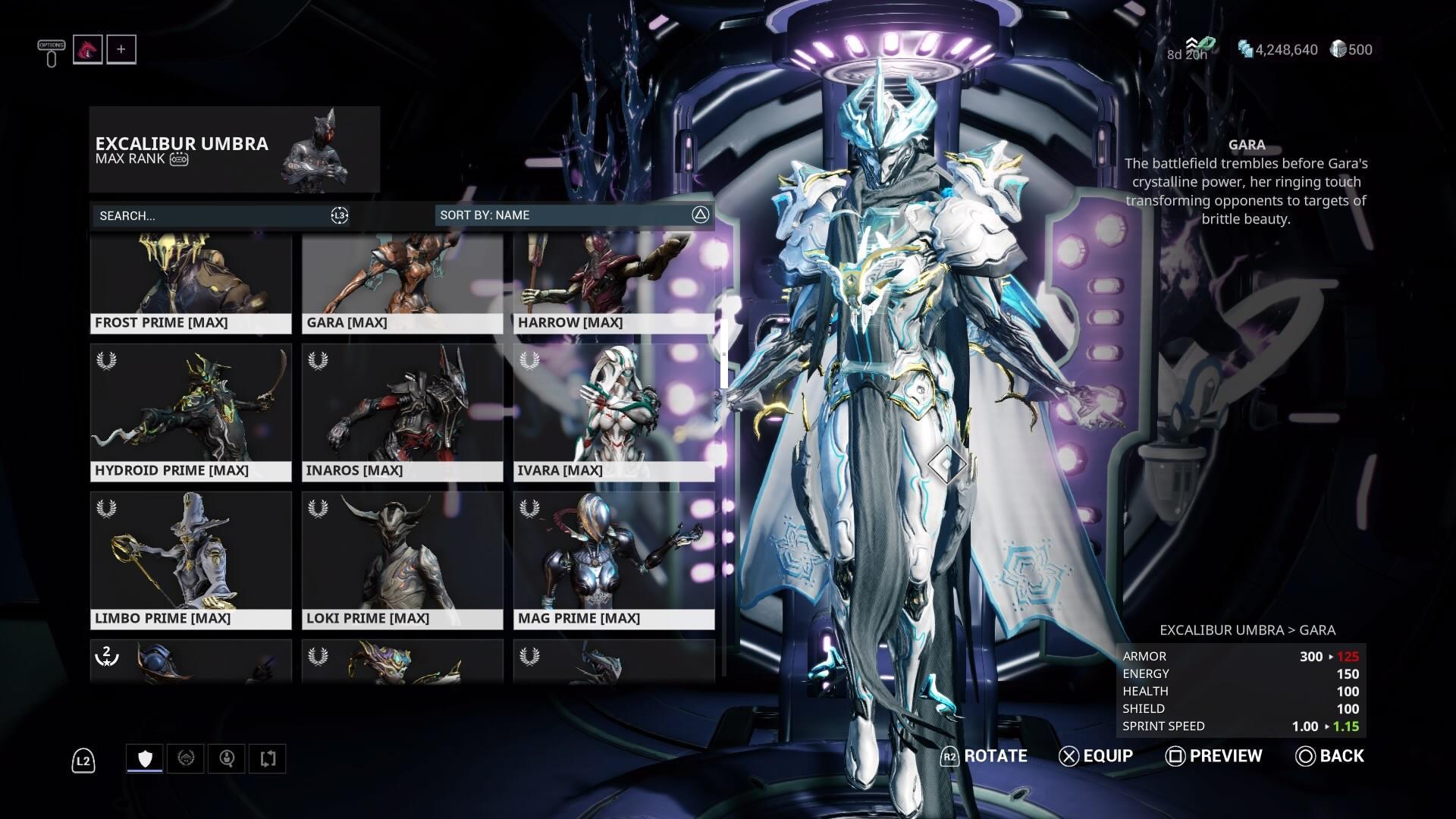Open the Sort By Name dropdown

[x=573, y=215]
